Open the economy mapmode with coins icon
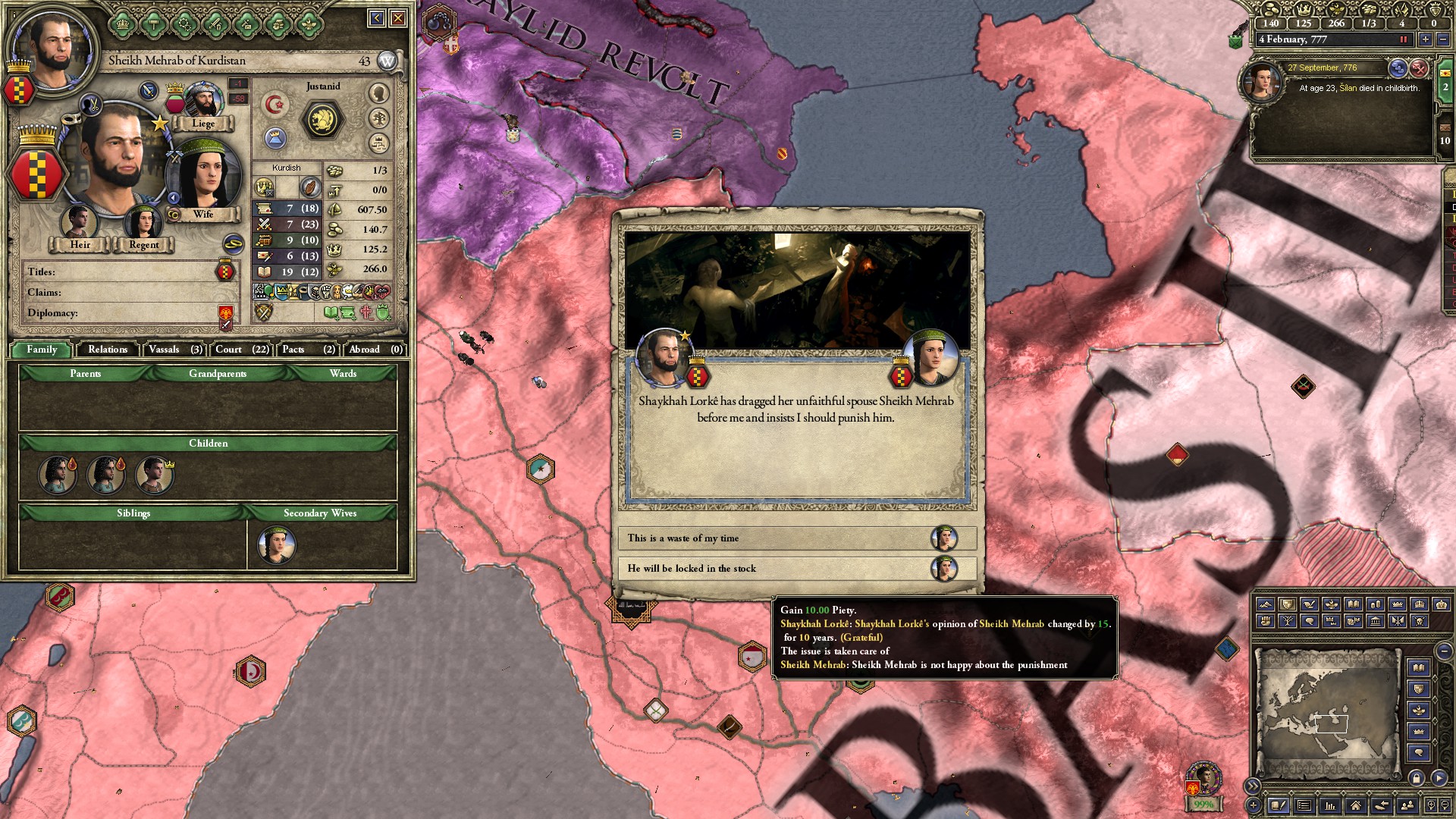The image size is (1456, 819). click(1375, 604)
